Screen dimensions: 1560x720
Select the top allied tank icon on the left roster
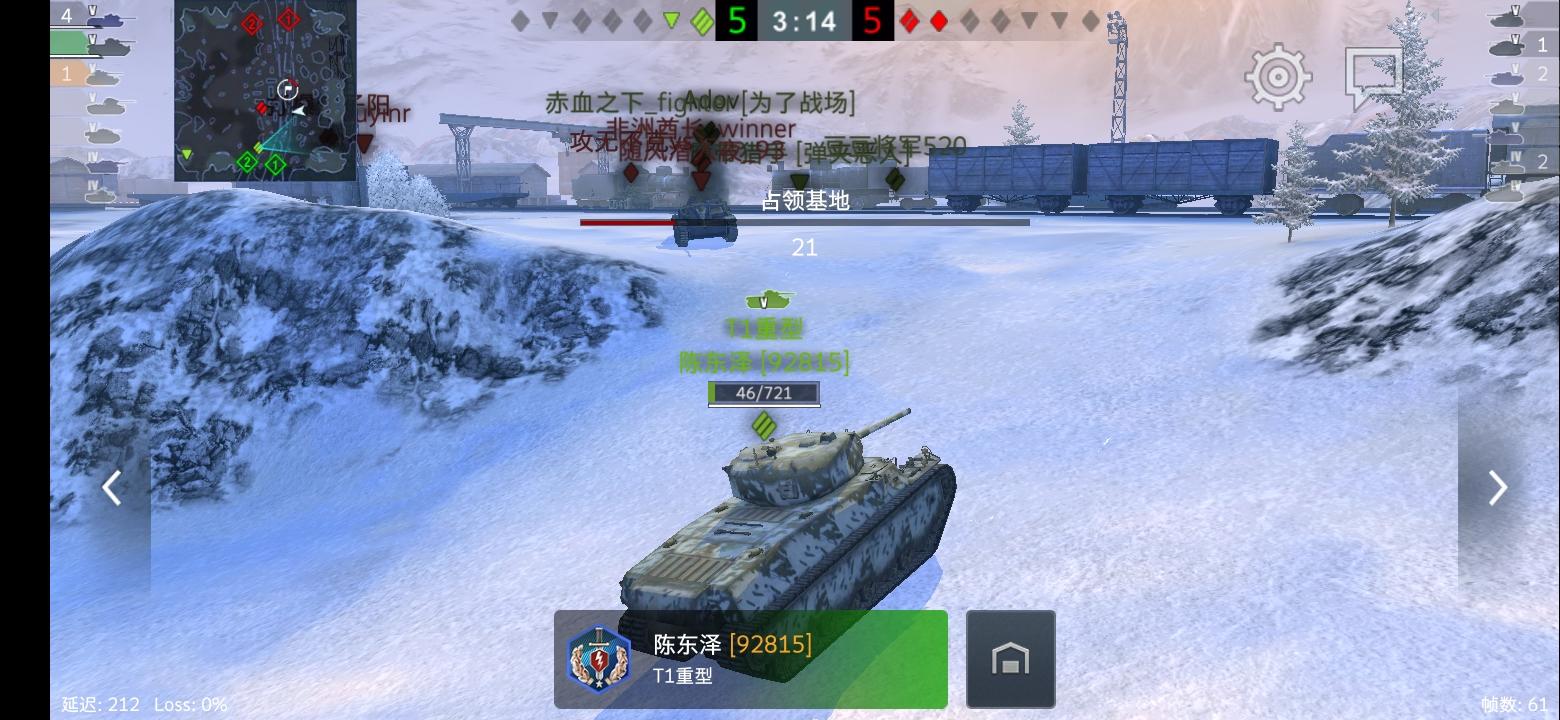click(x=106, y=17)
